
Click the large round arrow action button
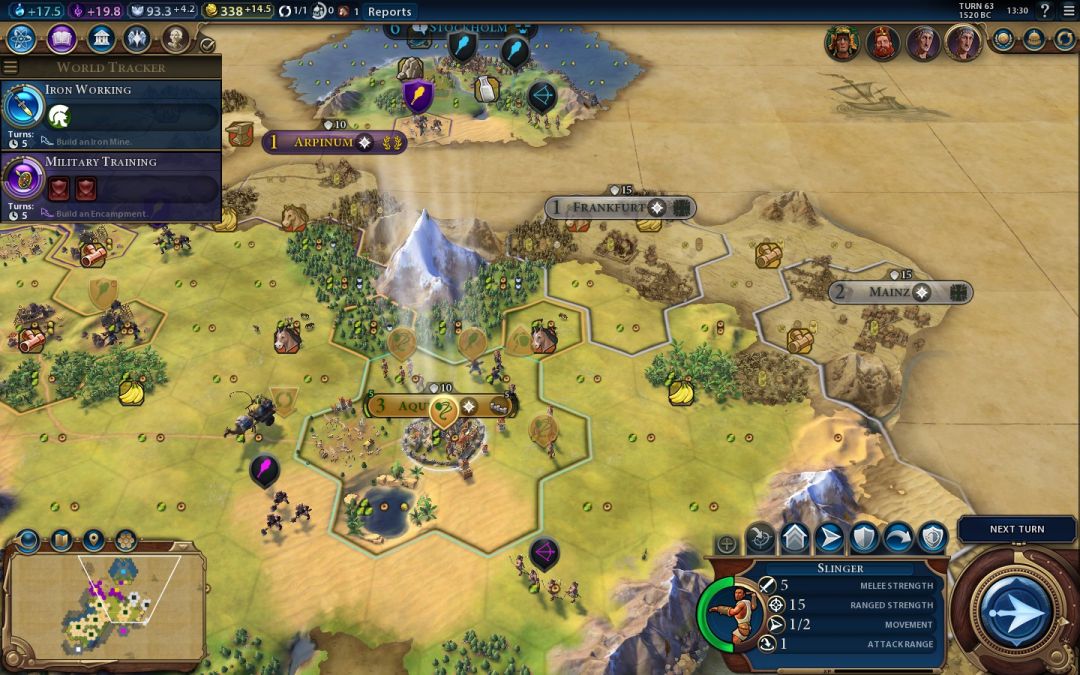pyautogui.click(x=1016, y=609)
